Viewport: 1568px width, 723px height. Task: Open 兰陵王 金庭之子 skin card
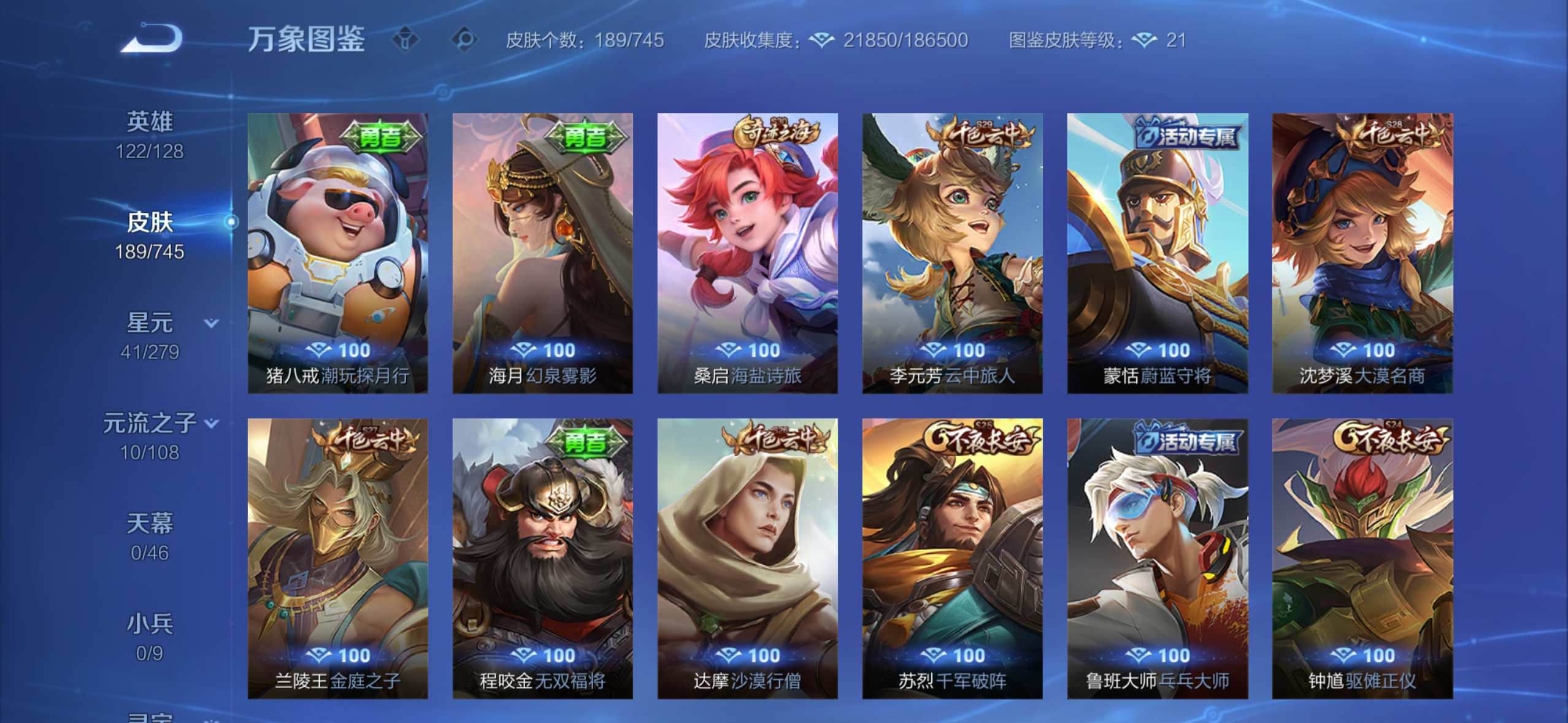coord(338,558)
